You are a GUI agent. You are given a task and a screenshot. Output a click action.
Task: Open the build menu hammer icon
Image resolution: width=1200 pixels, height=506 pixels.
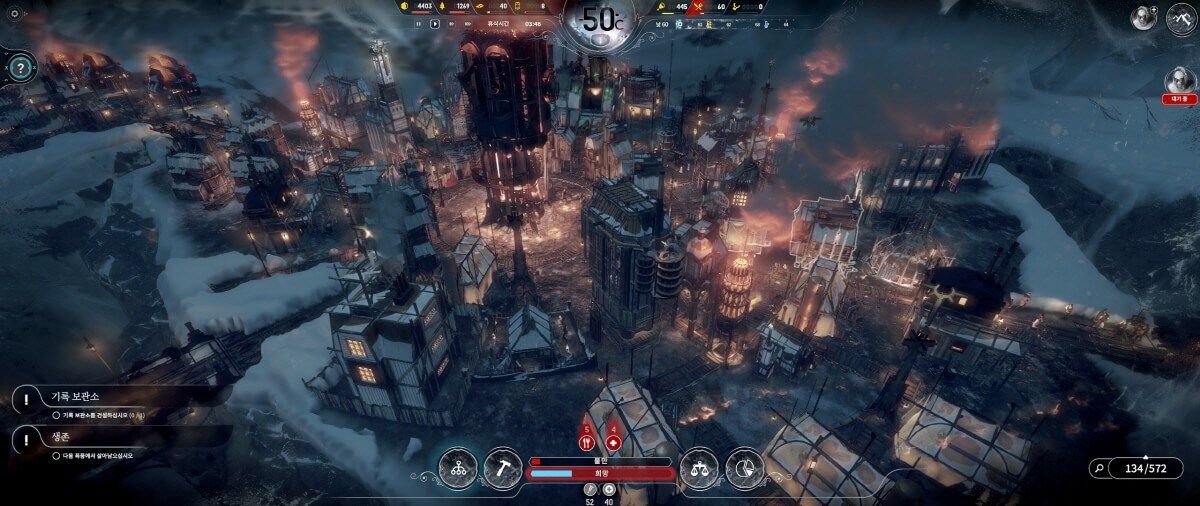pos(502,467)
